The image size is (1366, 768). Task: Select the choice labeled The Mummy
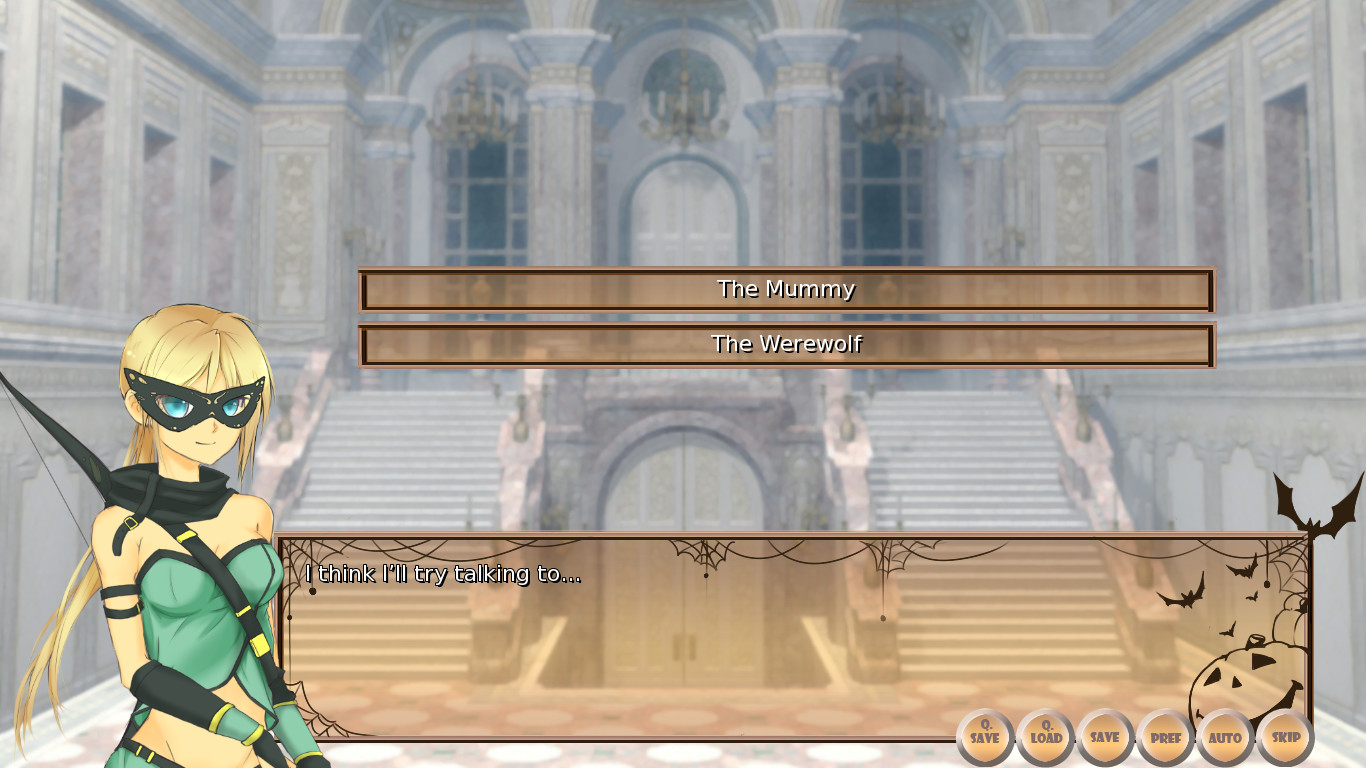point(786,289)
